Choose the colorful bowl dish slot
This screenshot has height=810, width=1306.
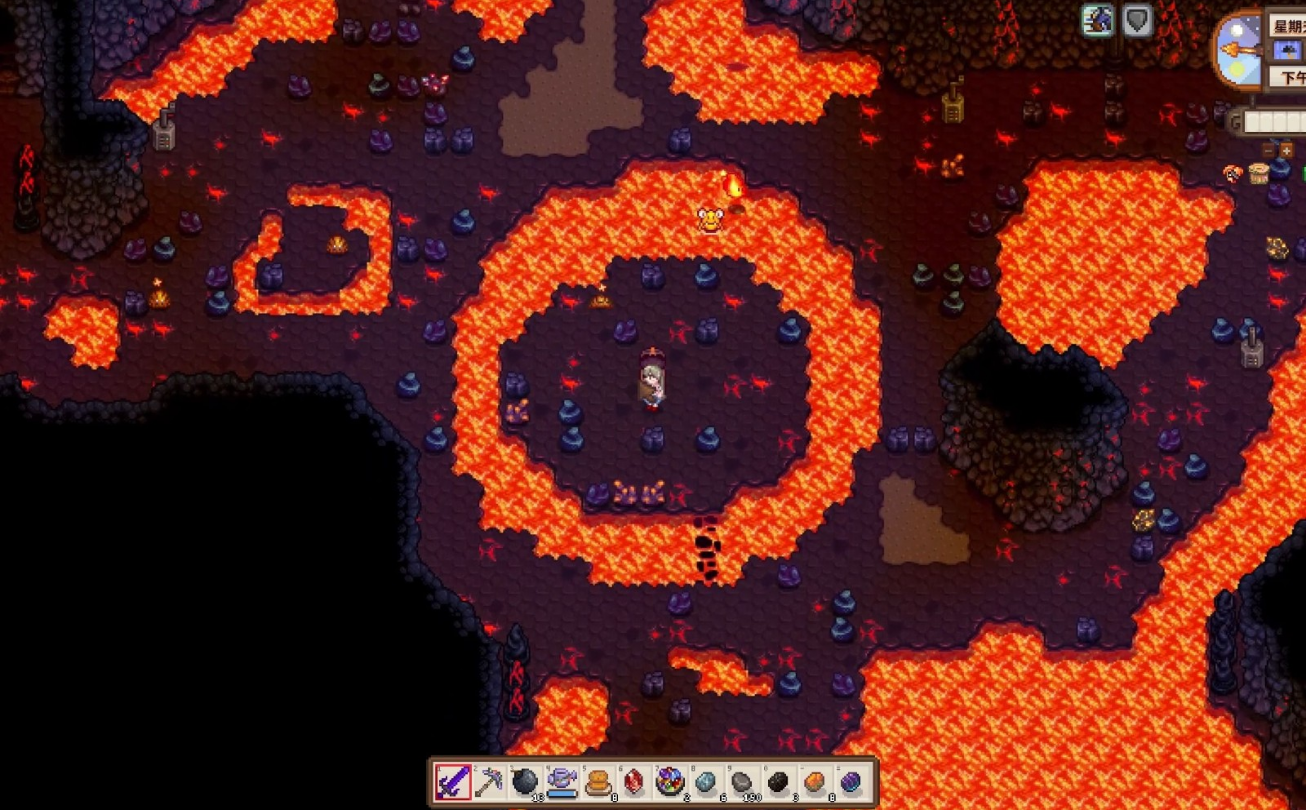pyautogui.click(x=670, y=781)
